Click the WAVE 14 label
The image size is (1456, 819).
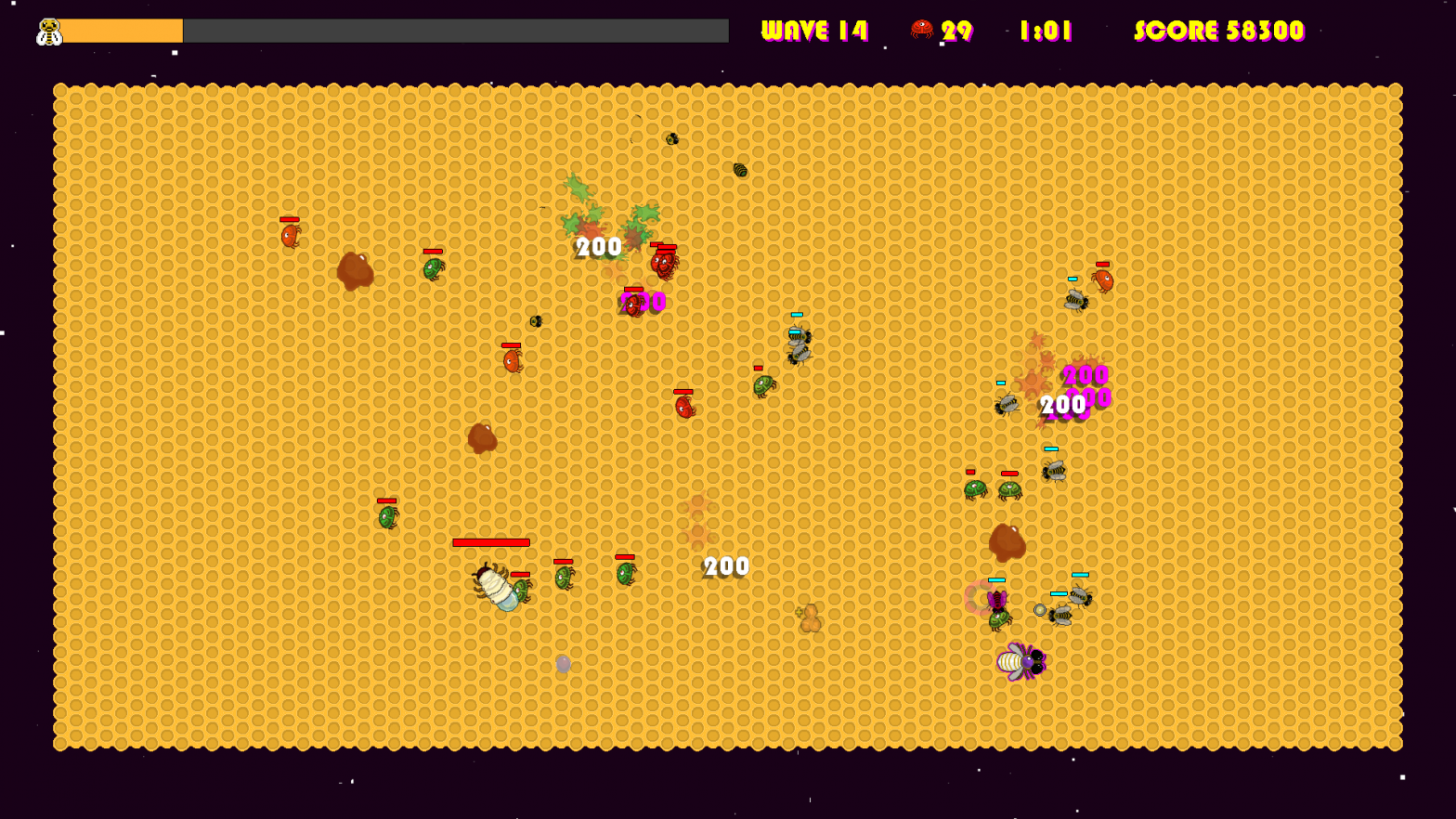coord(815,29)
